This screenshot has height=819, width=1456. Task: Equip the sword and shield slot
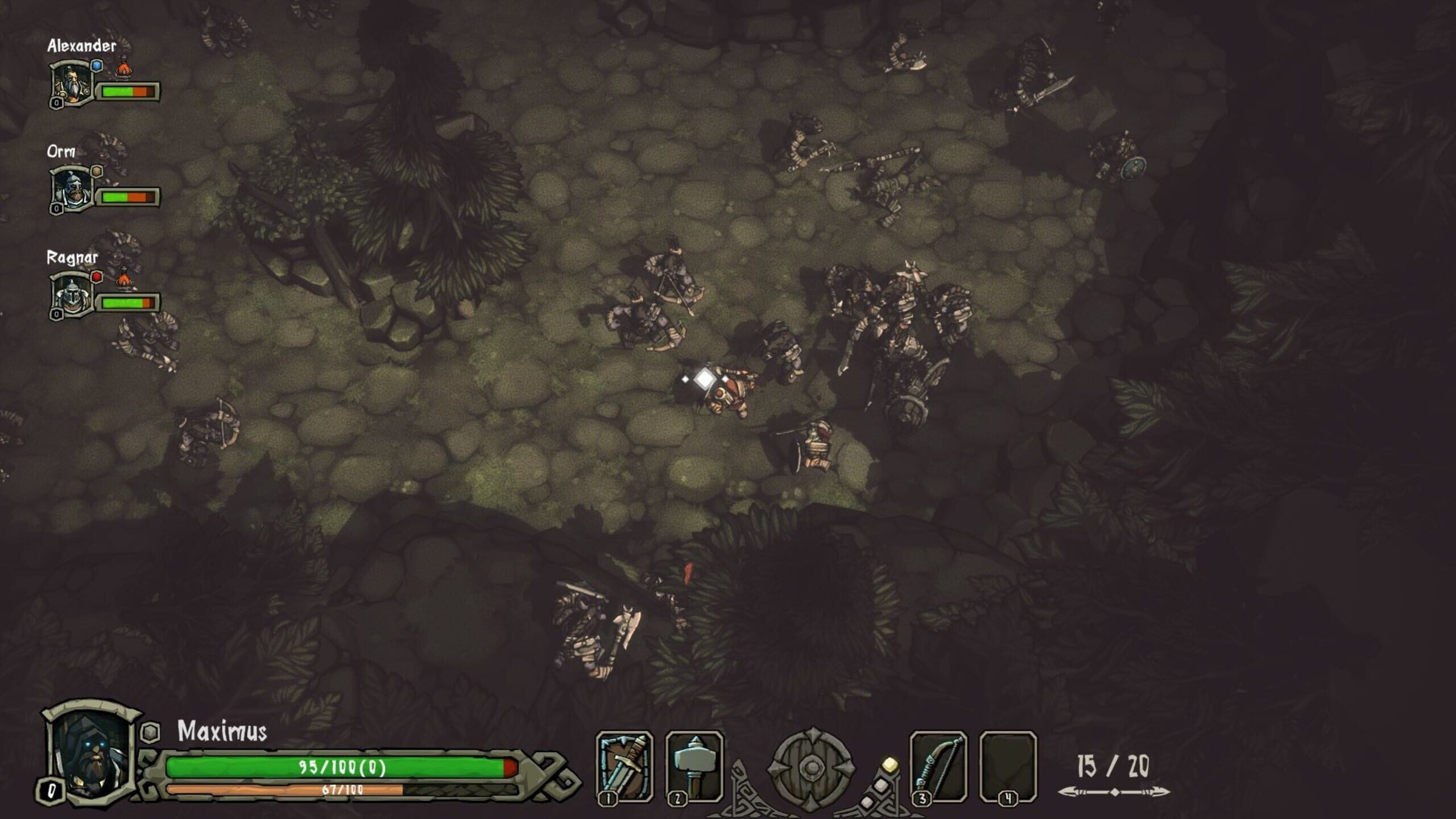[x=624, y=766]
